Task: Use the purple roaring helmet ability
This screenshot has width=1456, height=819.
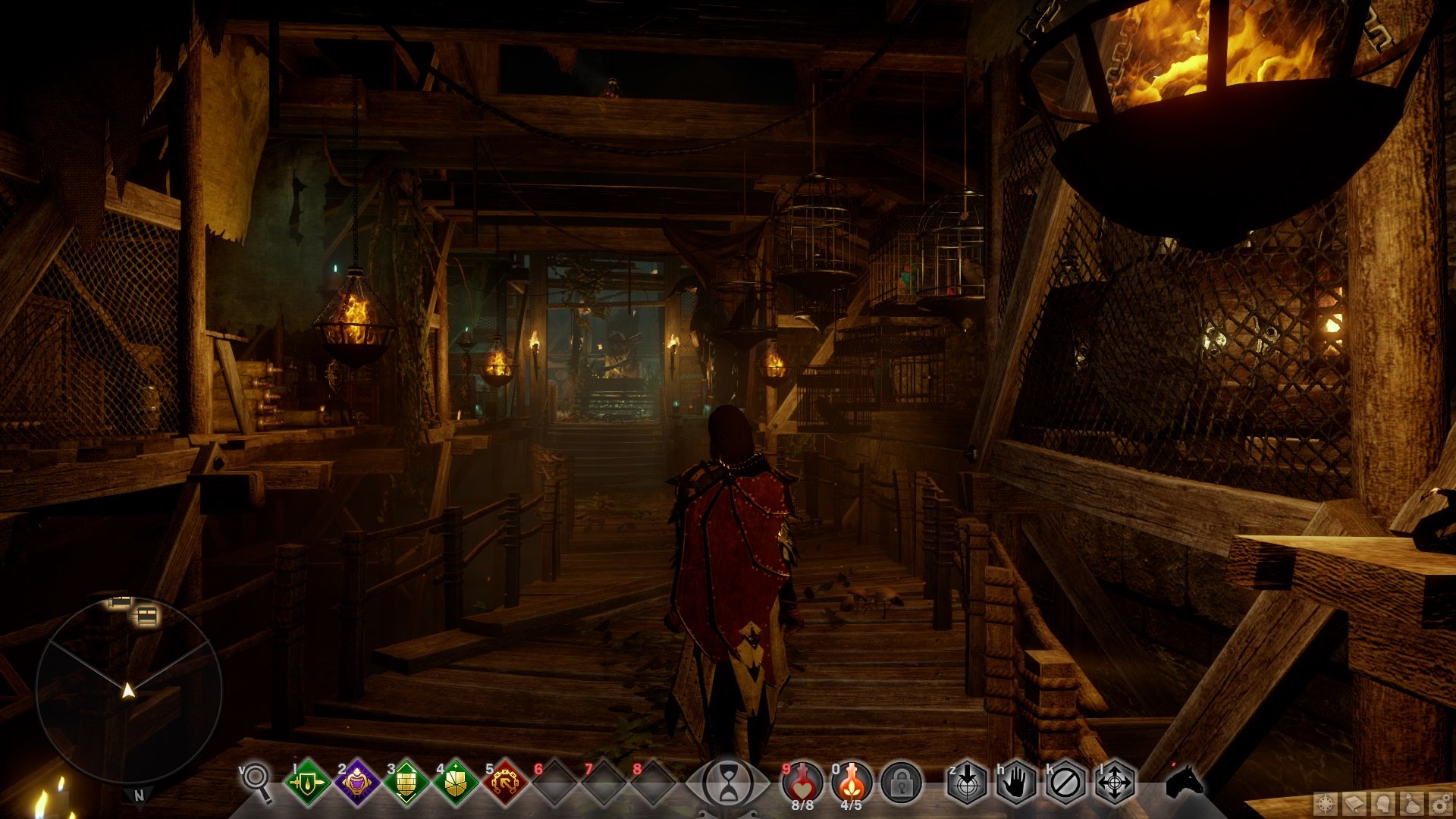Action: [x=356, y=782]
